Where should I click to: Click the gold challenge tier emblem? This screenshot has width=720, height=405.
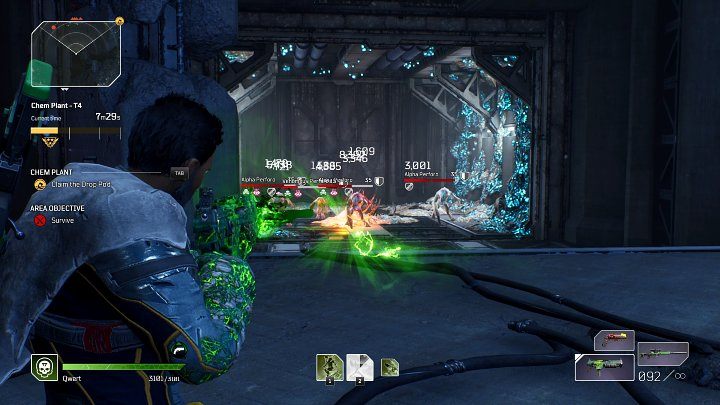click(x=46, y=144)
